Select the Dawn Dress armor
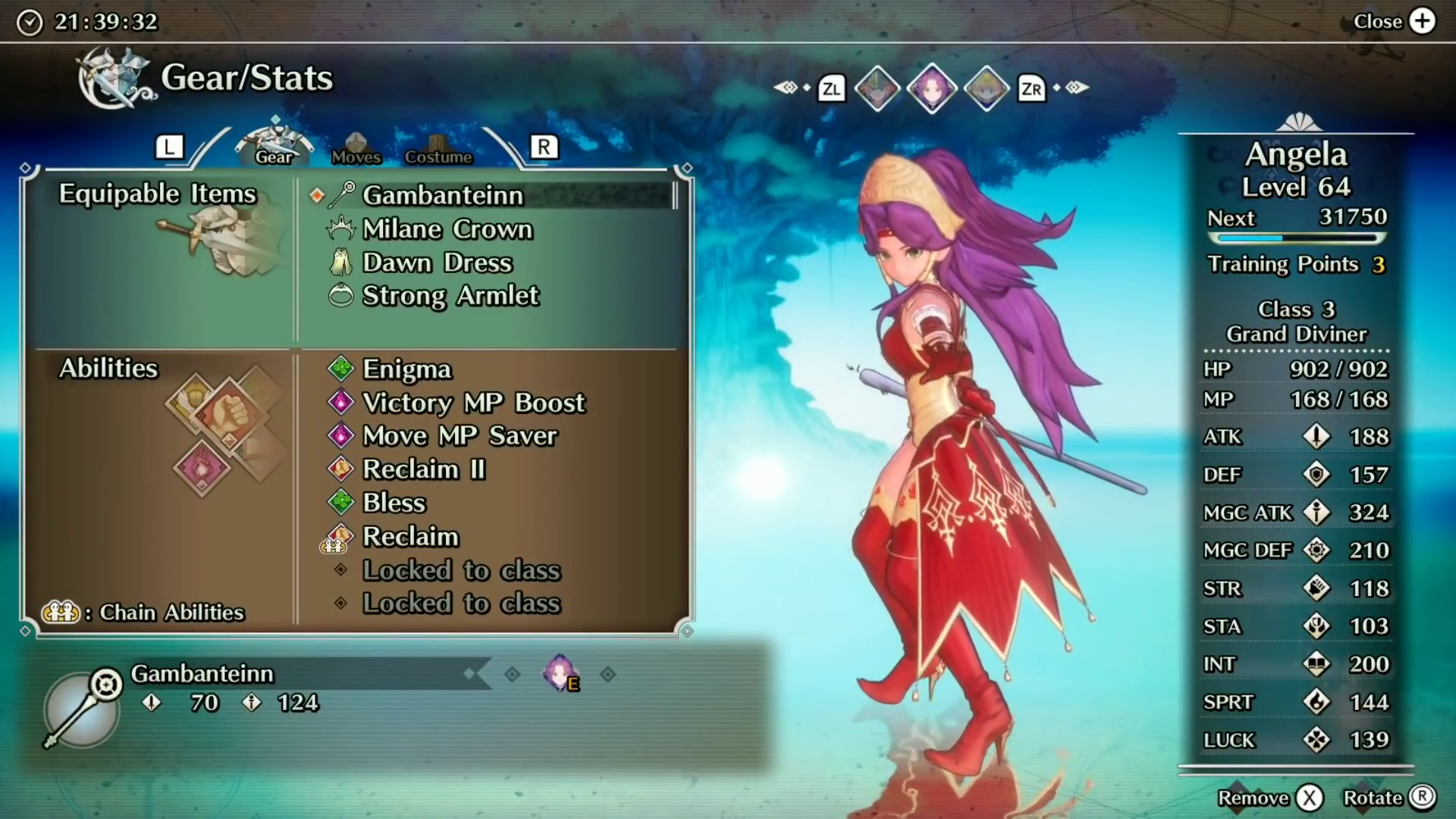The width and height of the screenshot is (1456, 819). click(437, 262)
